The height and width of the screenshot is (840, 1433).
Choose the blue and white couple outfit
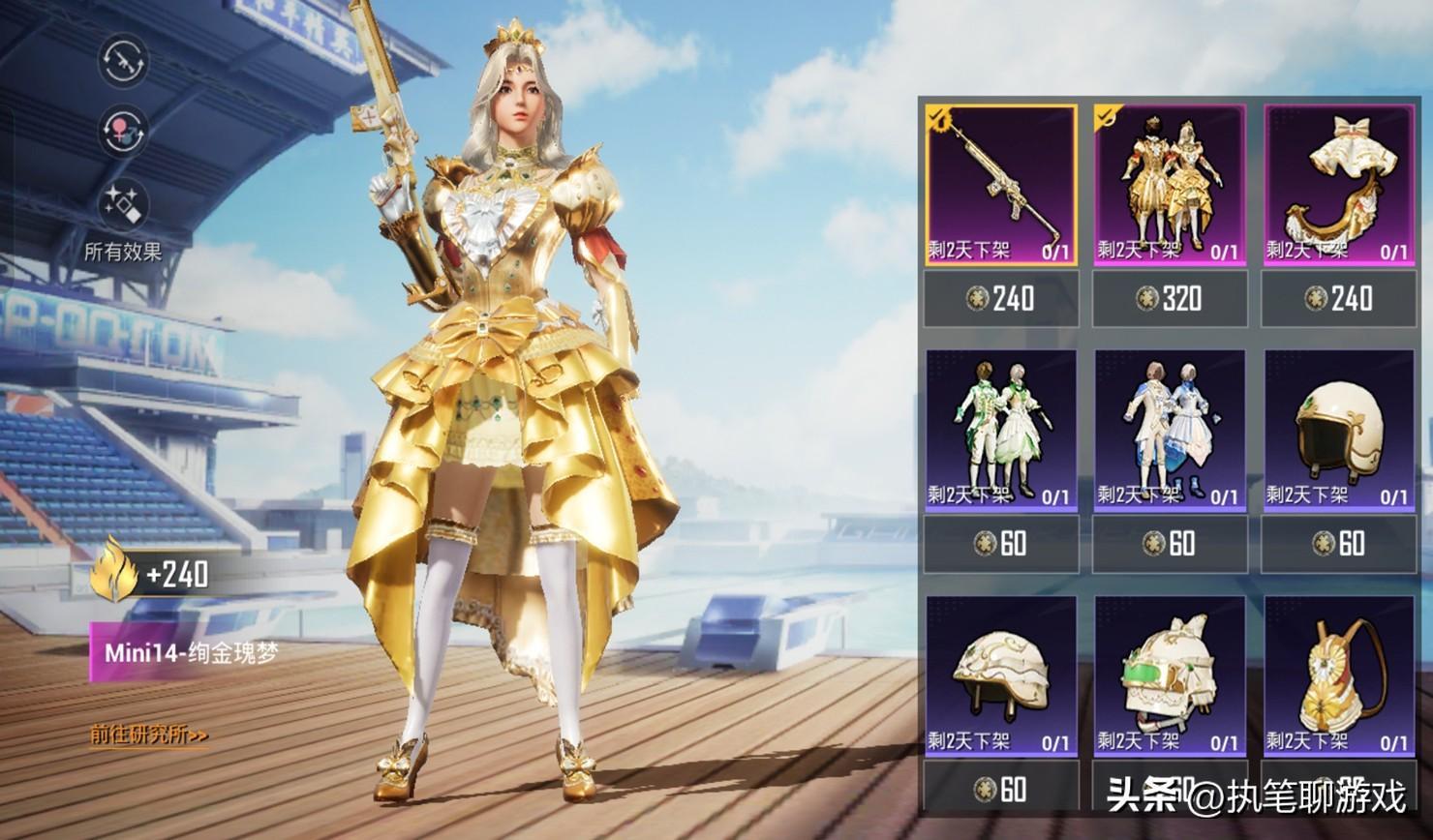[1170, 430]
